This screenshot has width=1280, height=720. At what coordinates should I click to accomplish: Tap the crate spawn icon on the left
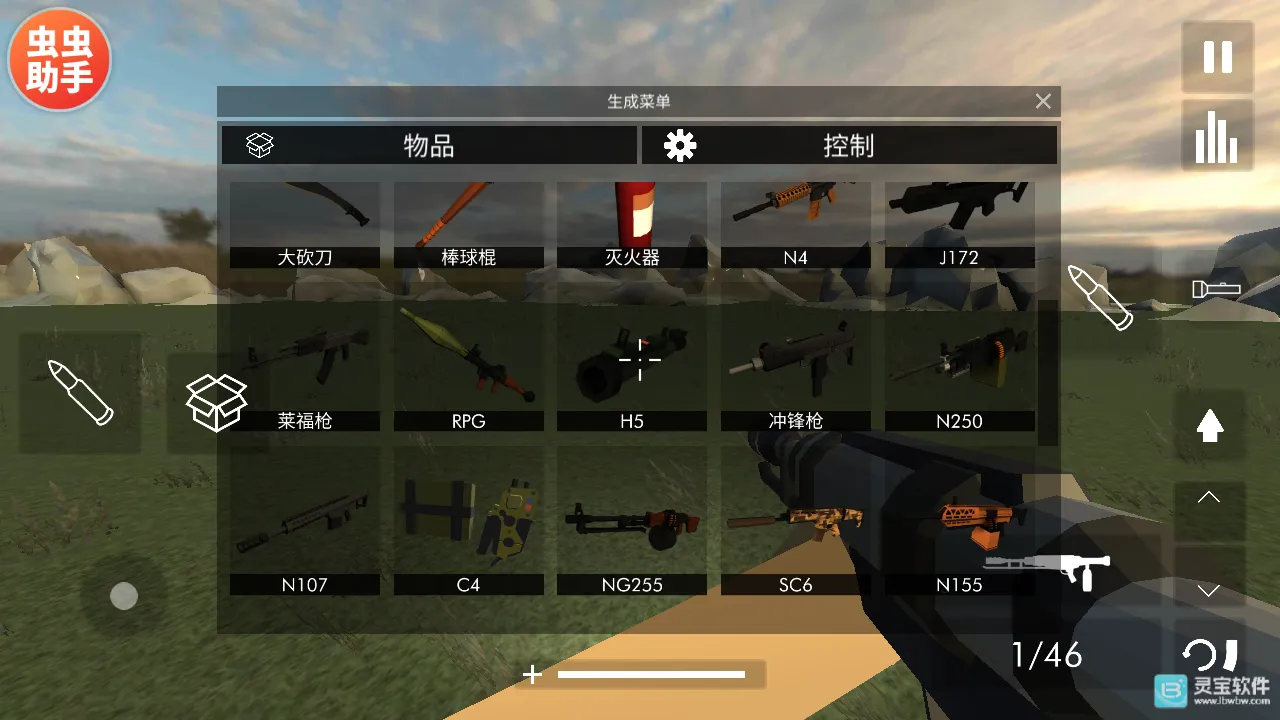tap(216, 400)
